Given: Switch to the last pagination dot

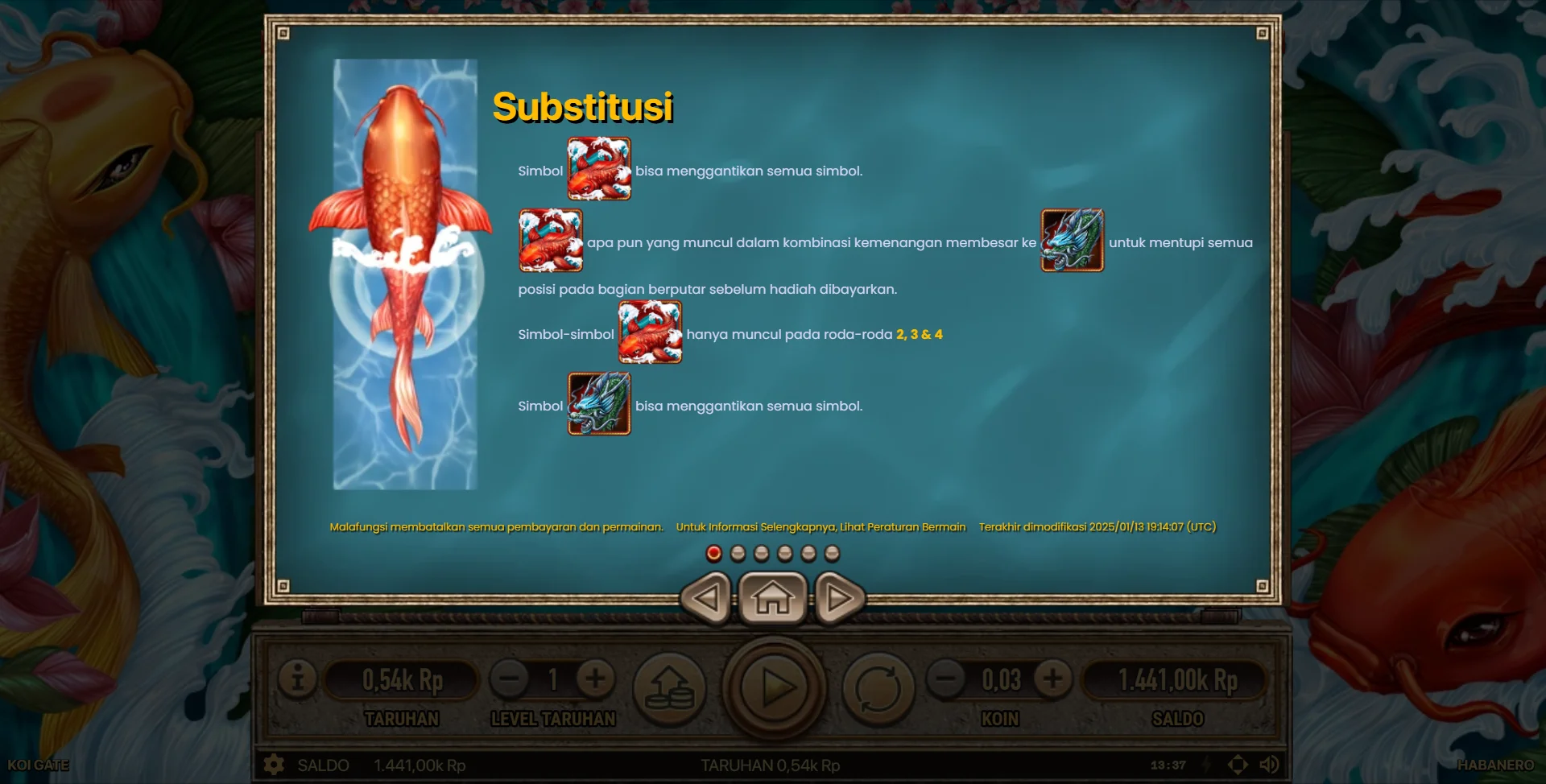Looking at the screenshot, I should 831,552.
